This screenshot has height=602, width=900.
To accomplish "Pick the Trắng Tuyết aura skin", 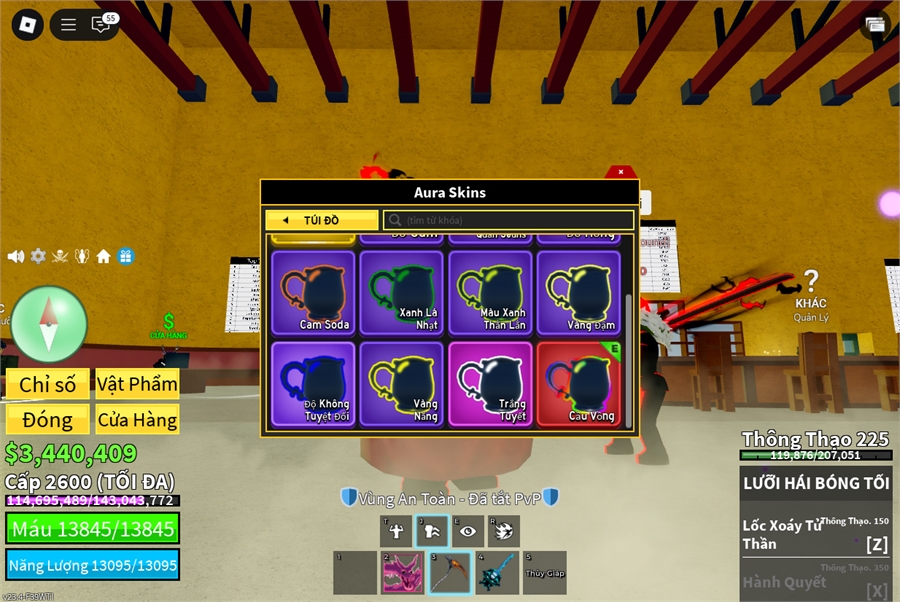I will click(x=490, y=384).
